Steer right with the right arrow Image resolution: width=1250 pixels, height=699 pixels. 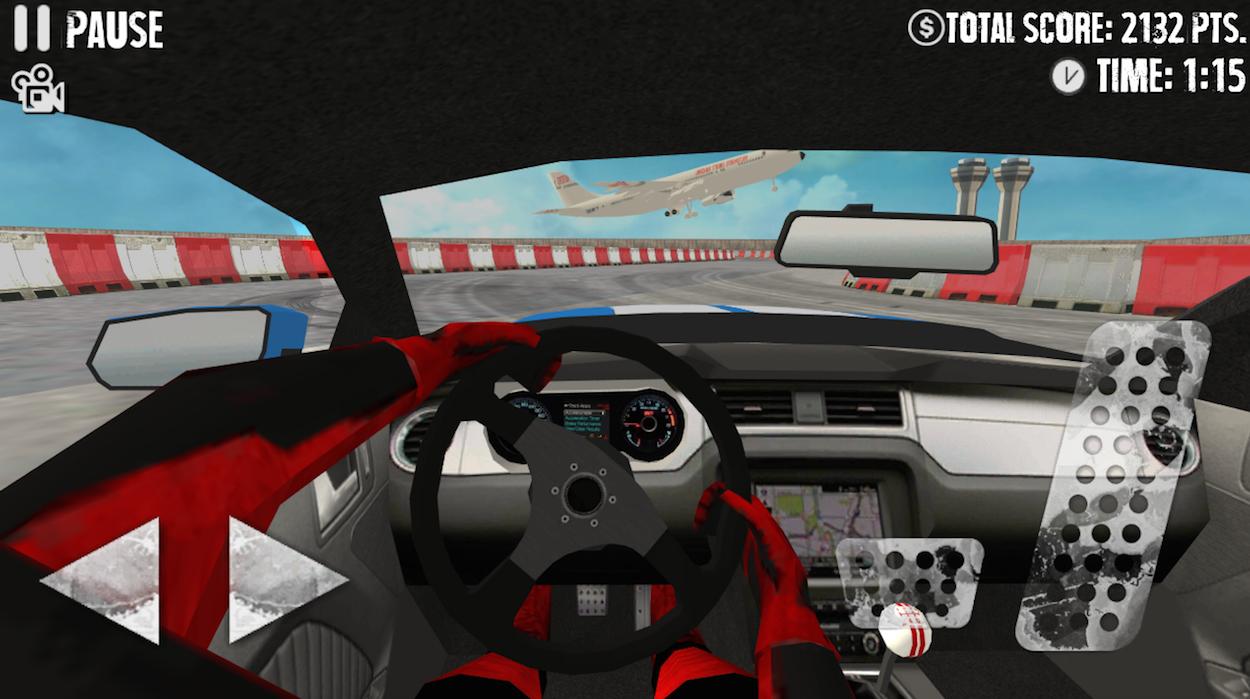pos(280,580)
